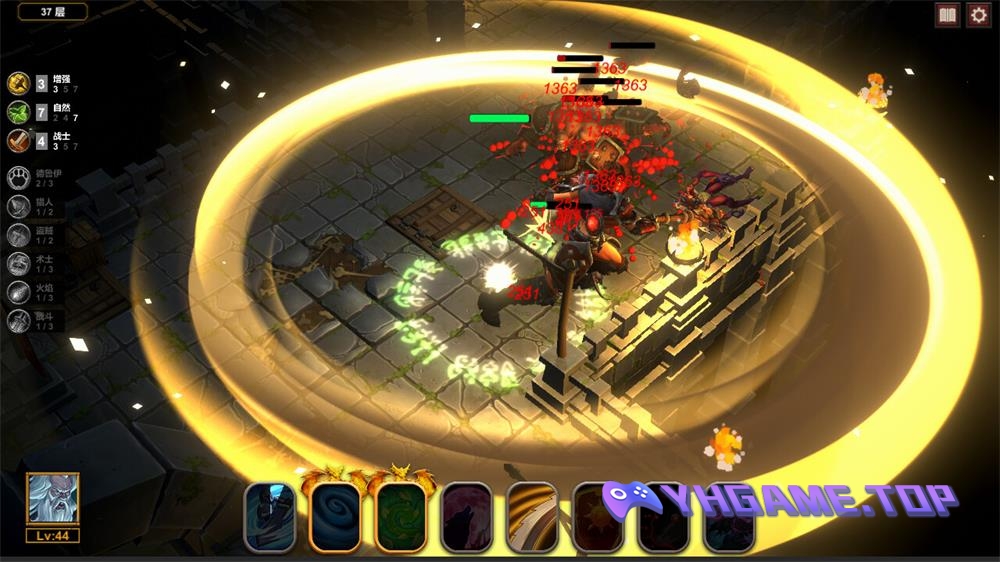Viewport: 1000px width, 562px height.
Task: Select the 德鲁伊 paw print synergy
Action: pyautogui.click(x=19, y=178)
